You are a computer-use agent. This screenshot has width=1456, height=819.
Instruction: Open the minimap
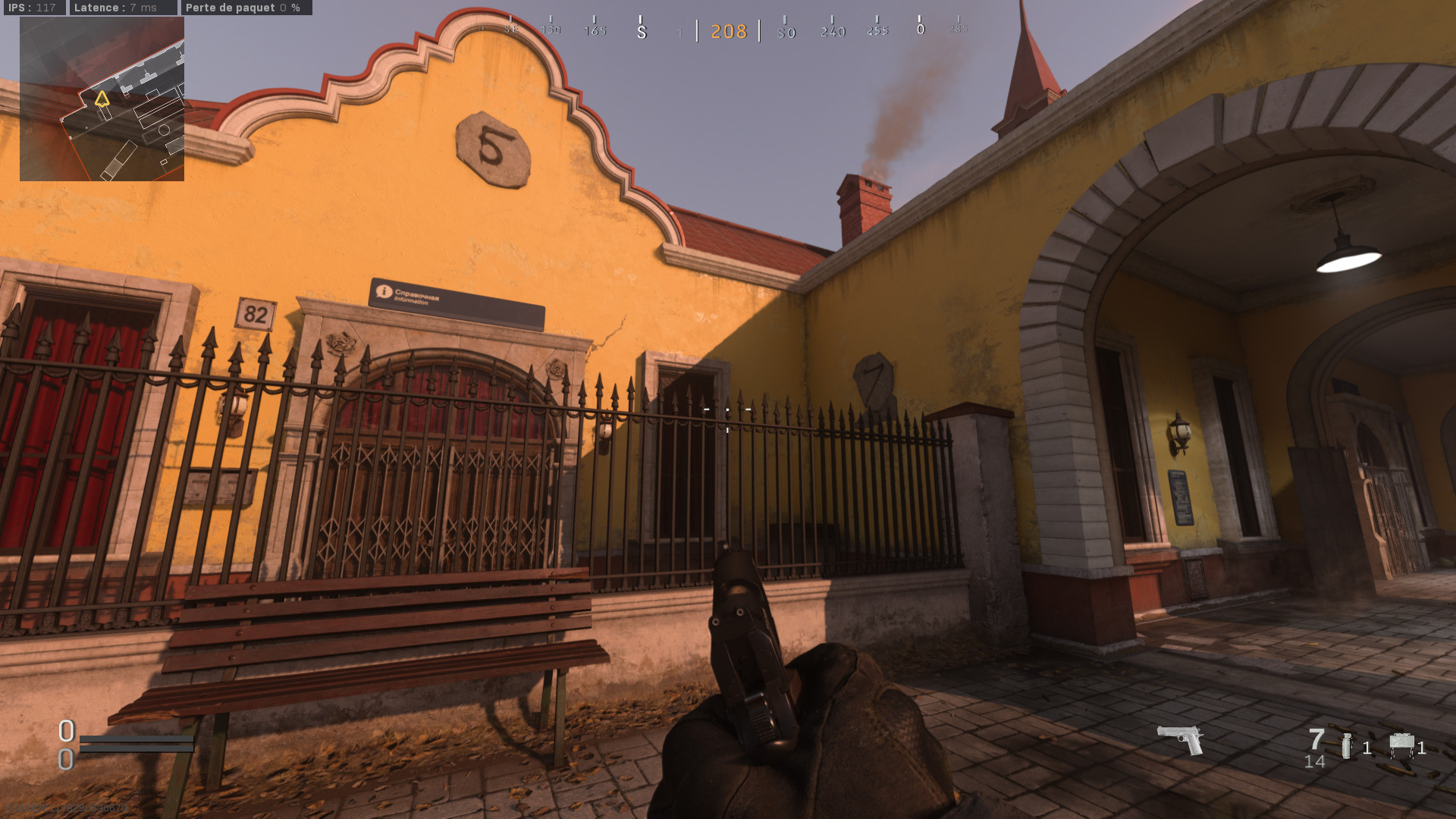click(x=102, y=99)
